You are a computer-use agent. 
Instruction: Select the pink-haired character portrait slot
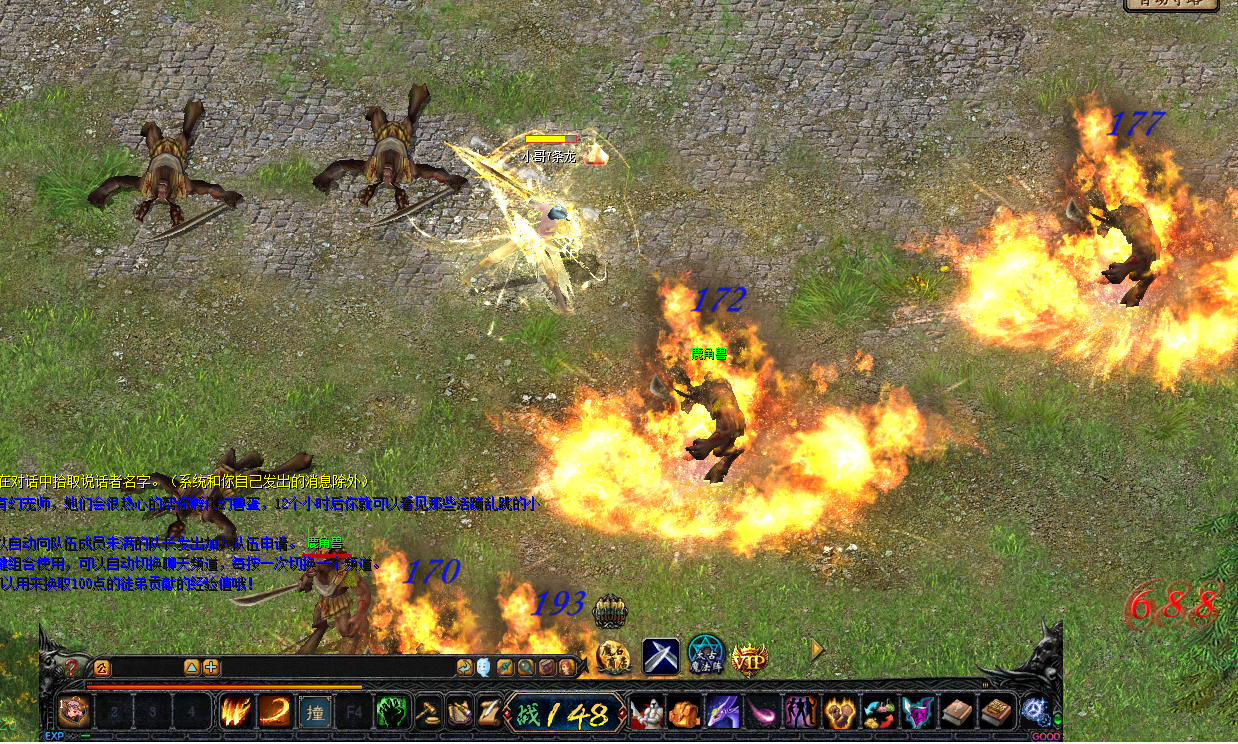(x=74, y=712)
